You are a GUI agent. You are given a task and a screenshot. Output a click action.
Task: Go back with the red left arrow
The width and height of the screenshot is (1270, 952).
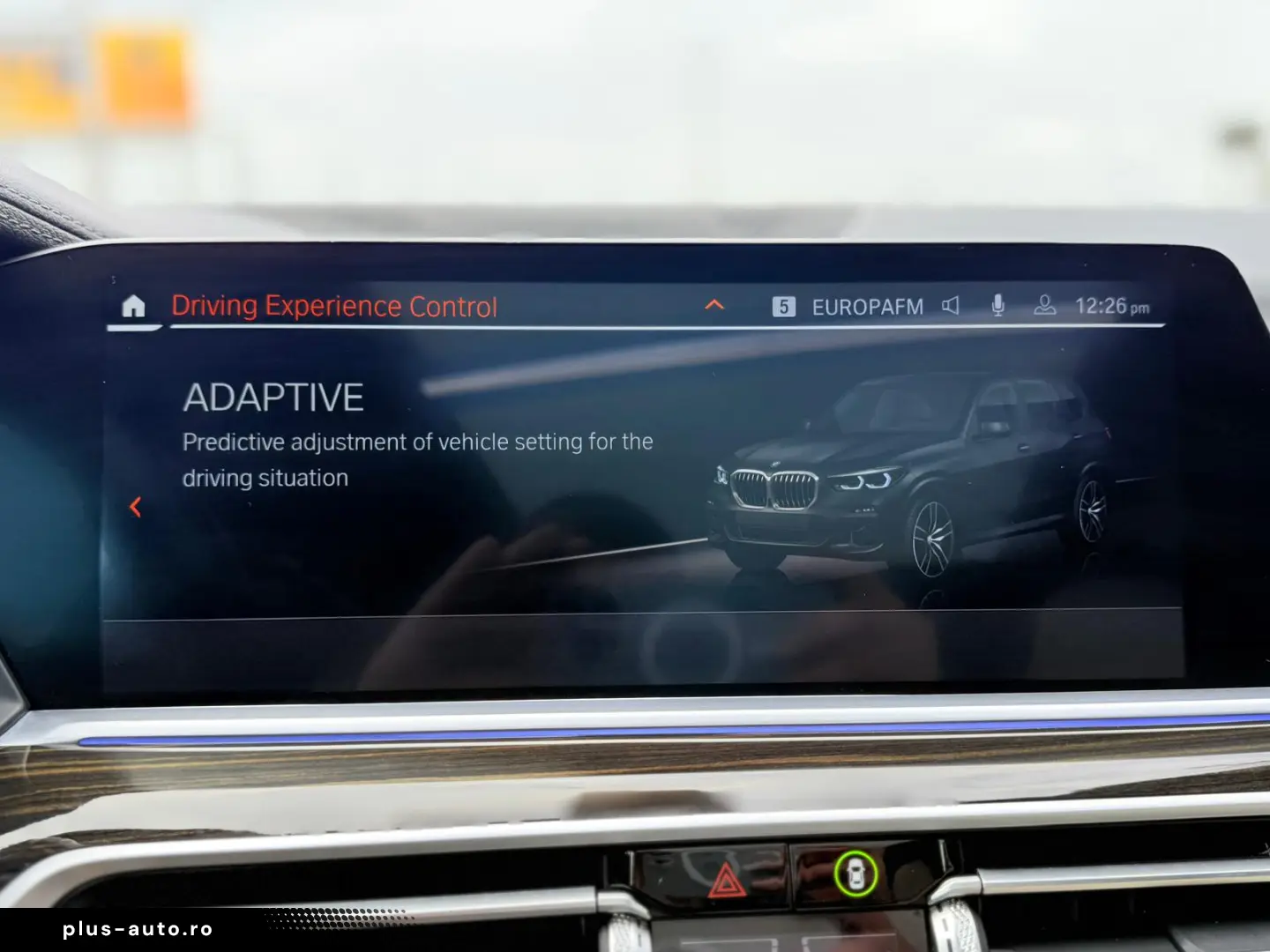(136, 507)
